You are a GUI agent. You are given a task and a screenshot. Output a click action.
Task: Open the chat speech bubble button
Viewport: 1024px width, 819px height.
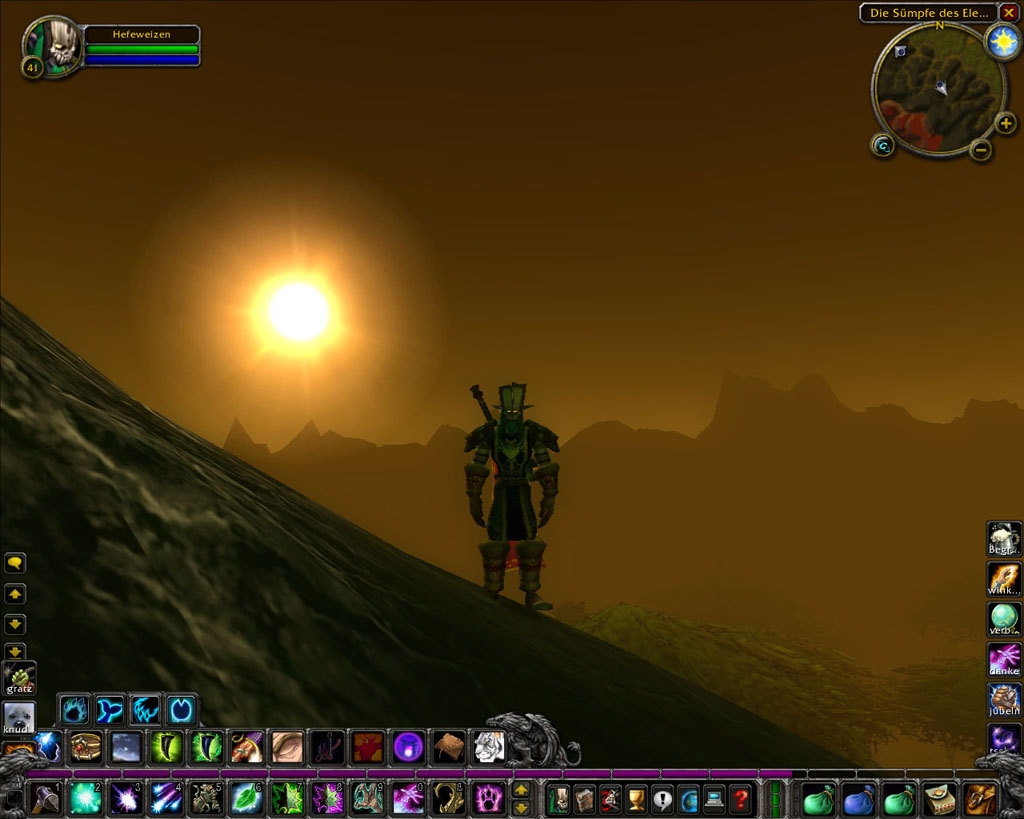[15, 563]
